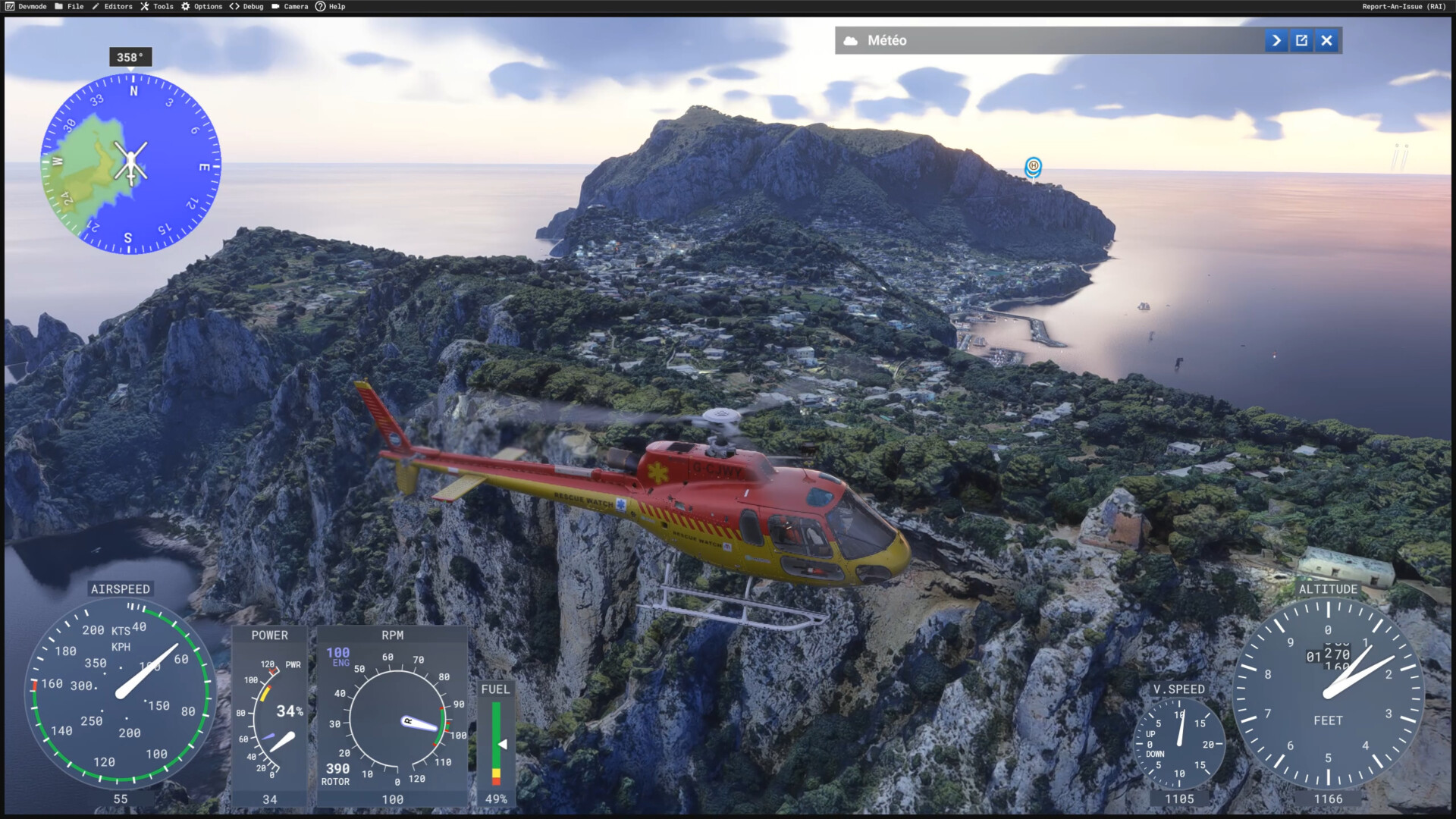Open the Tools menu
Viewport: 1456px width, 819px height.
tap(157, 6)
